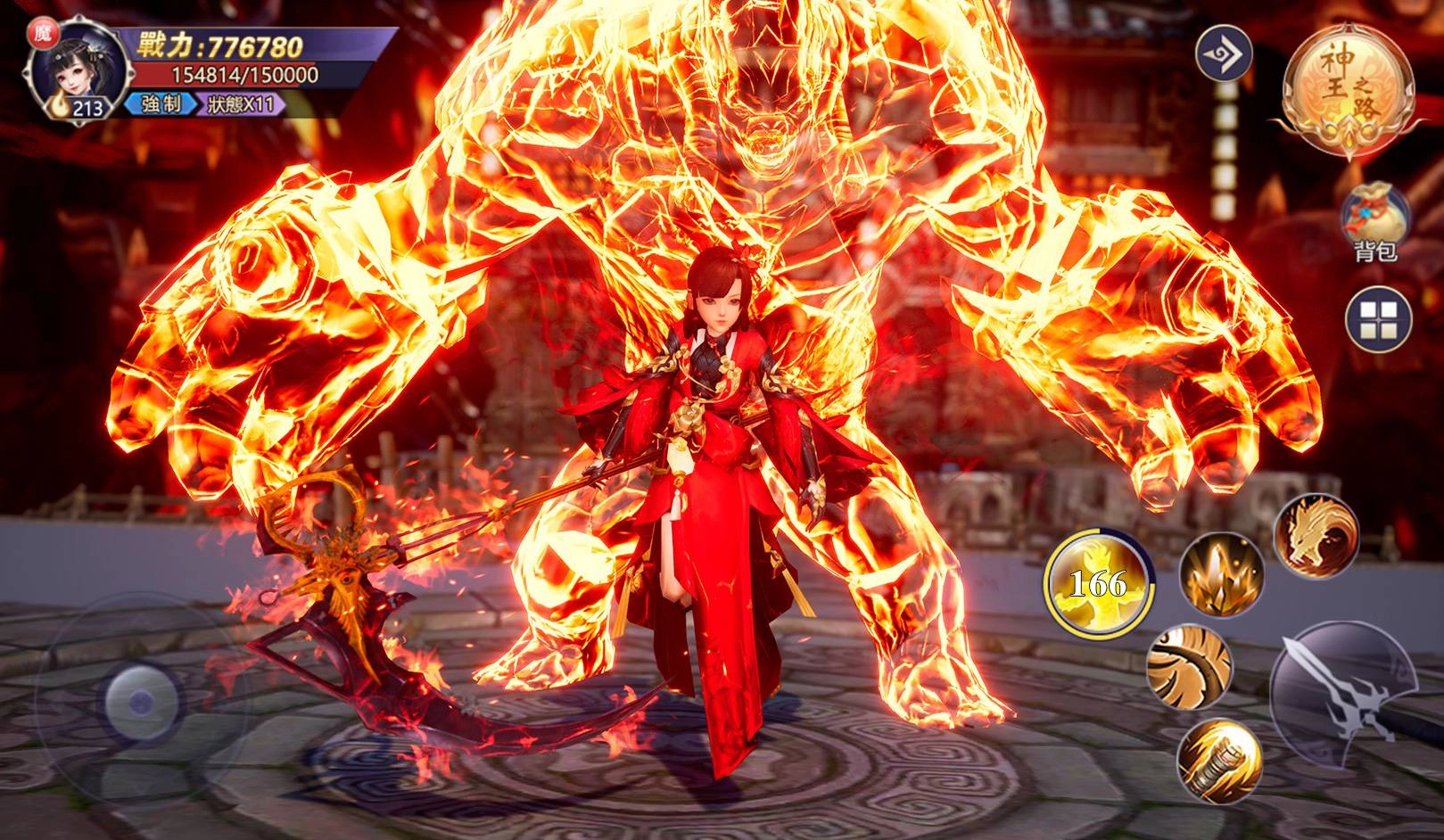Tap the virtual movement joystick
Viewport: 1444px width, 840px height.
coord(138,703)
